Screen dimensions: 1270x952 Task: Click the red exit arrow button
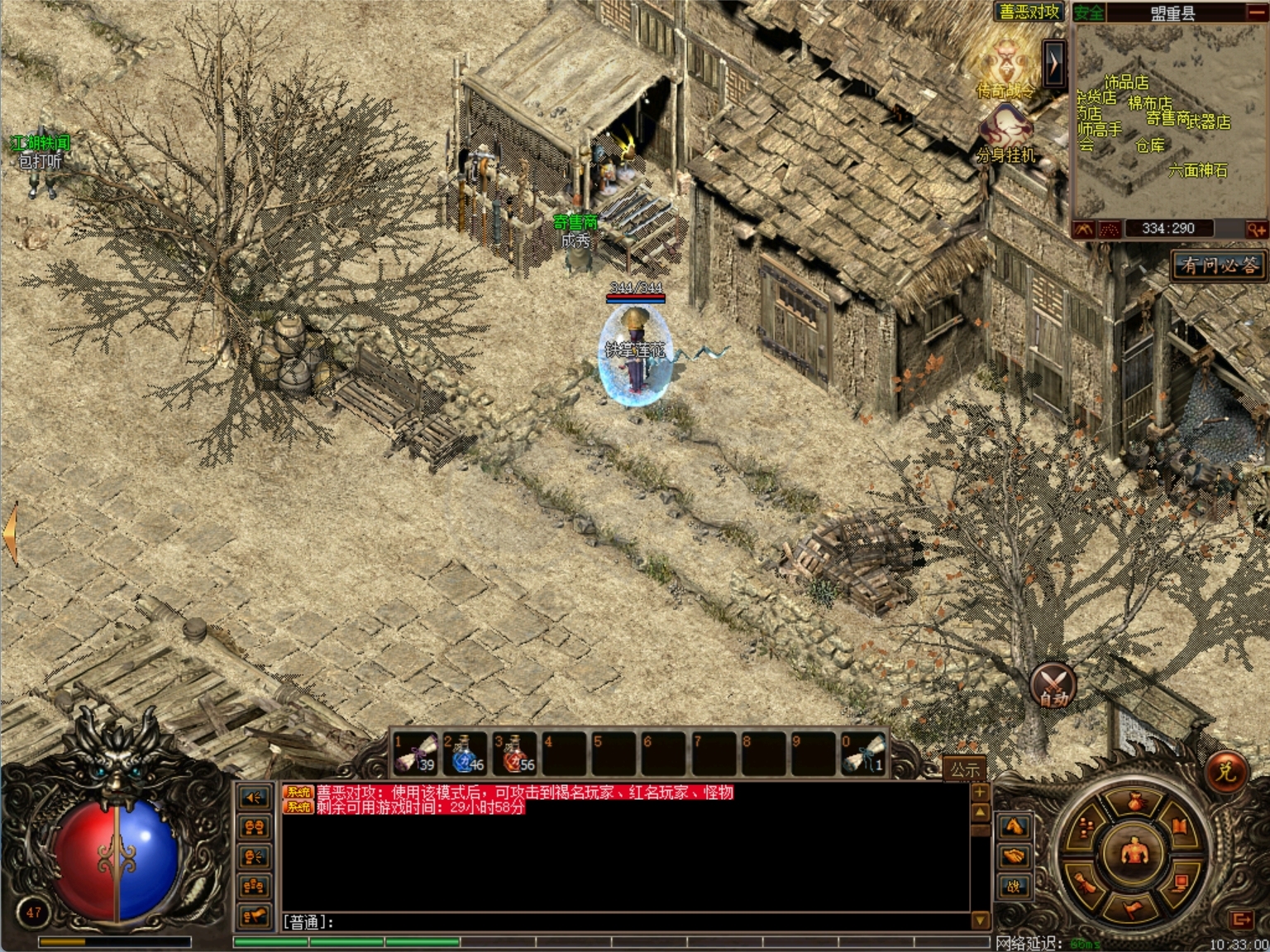pos(1241,920)
